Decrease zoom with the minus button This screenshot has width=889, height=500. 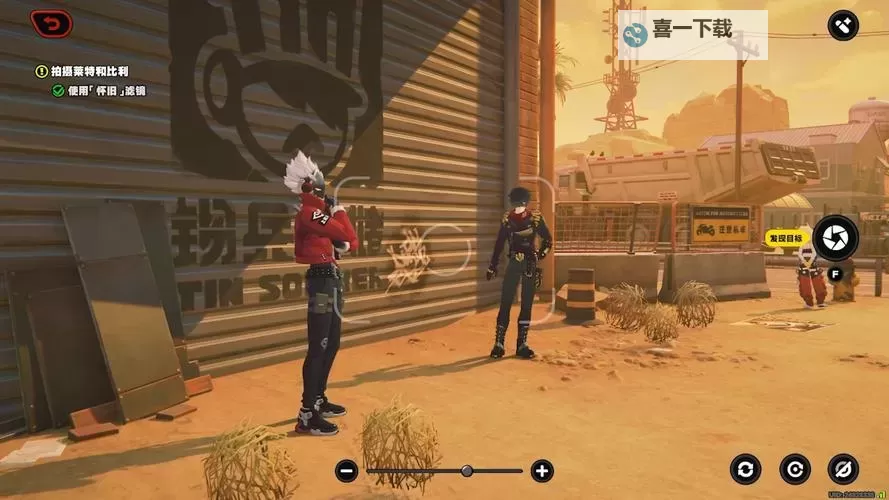point(346,470)
